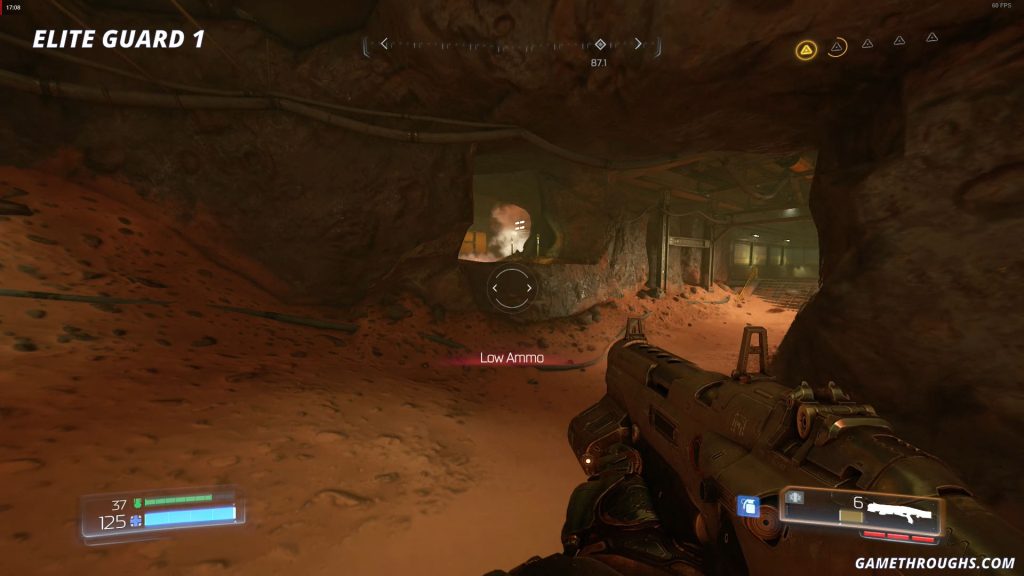Image resolution: width=1024 pixels, height=576 pixels.
Task: Select the triangle icon with partial orange ring
Action: [837, 46]
